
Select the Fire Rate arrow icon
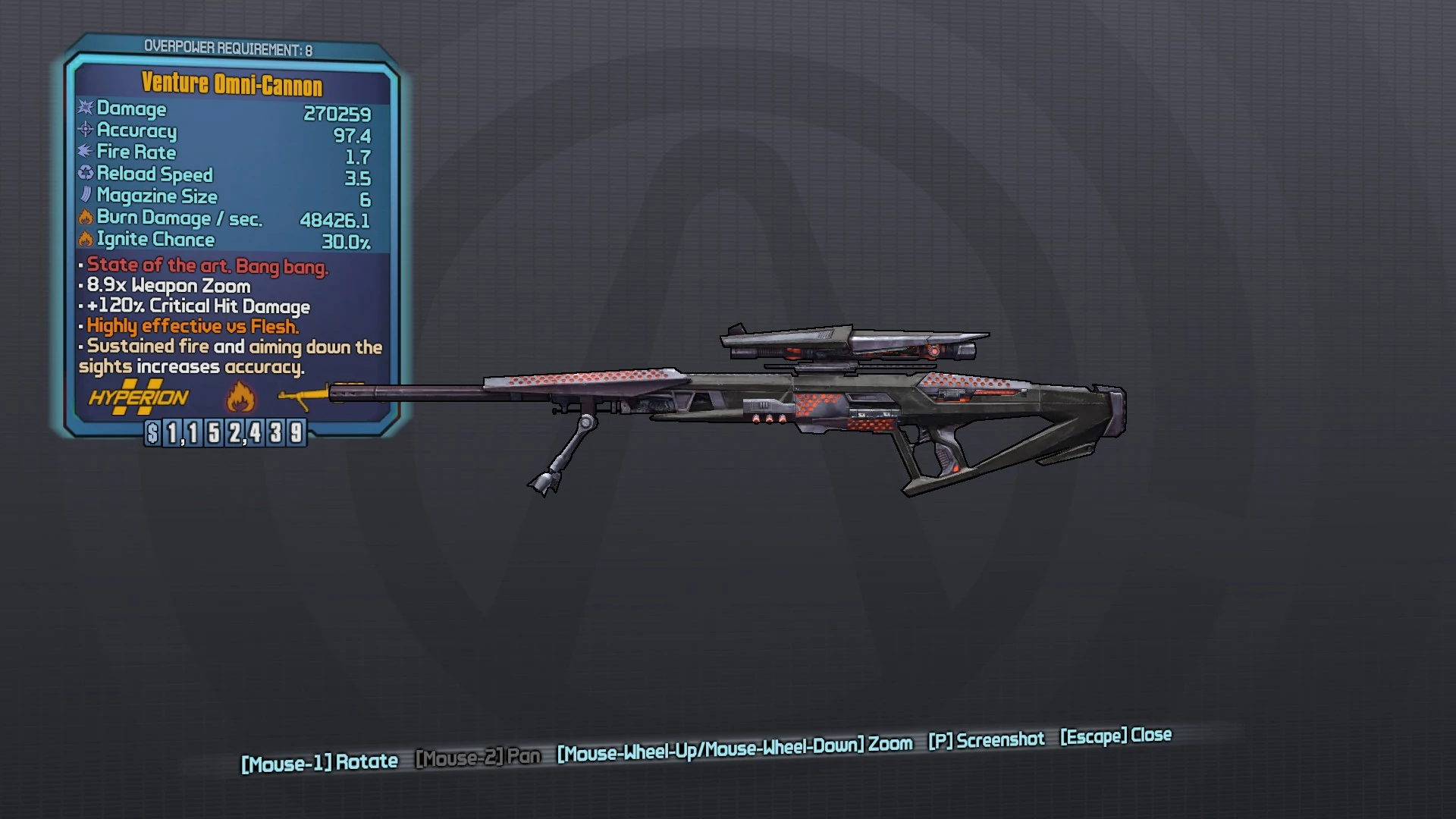83,152
